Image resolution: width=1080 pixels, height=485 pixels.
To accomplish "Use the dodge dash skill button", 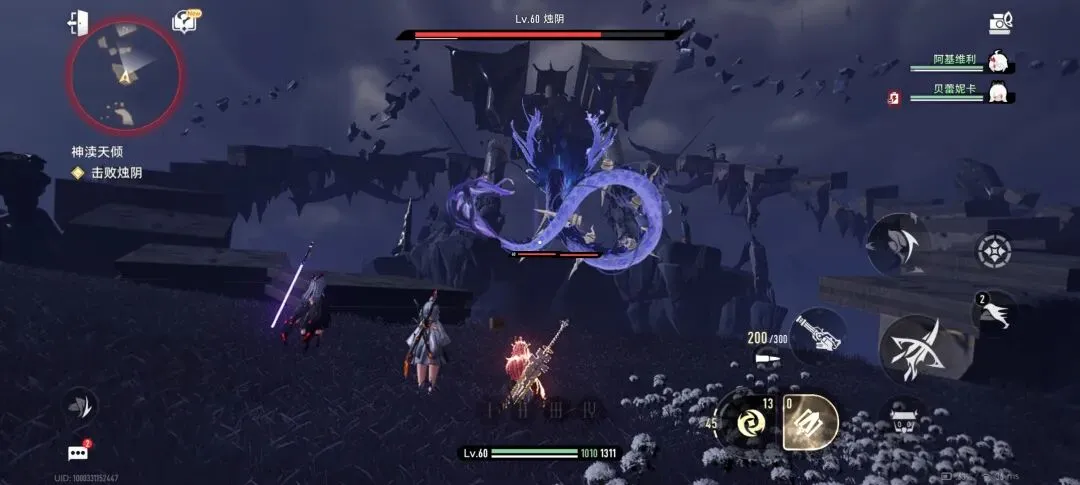I will 994,313.
